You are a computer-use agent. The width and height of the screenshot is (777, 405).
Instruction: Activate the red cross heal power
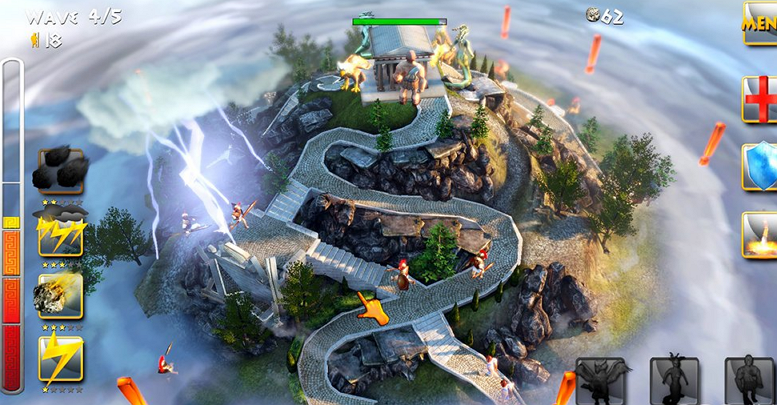click(760, 99)
